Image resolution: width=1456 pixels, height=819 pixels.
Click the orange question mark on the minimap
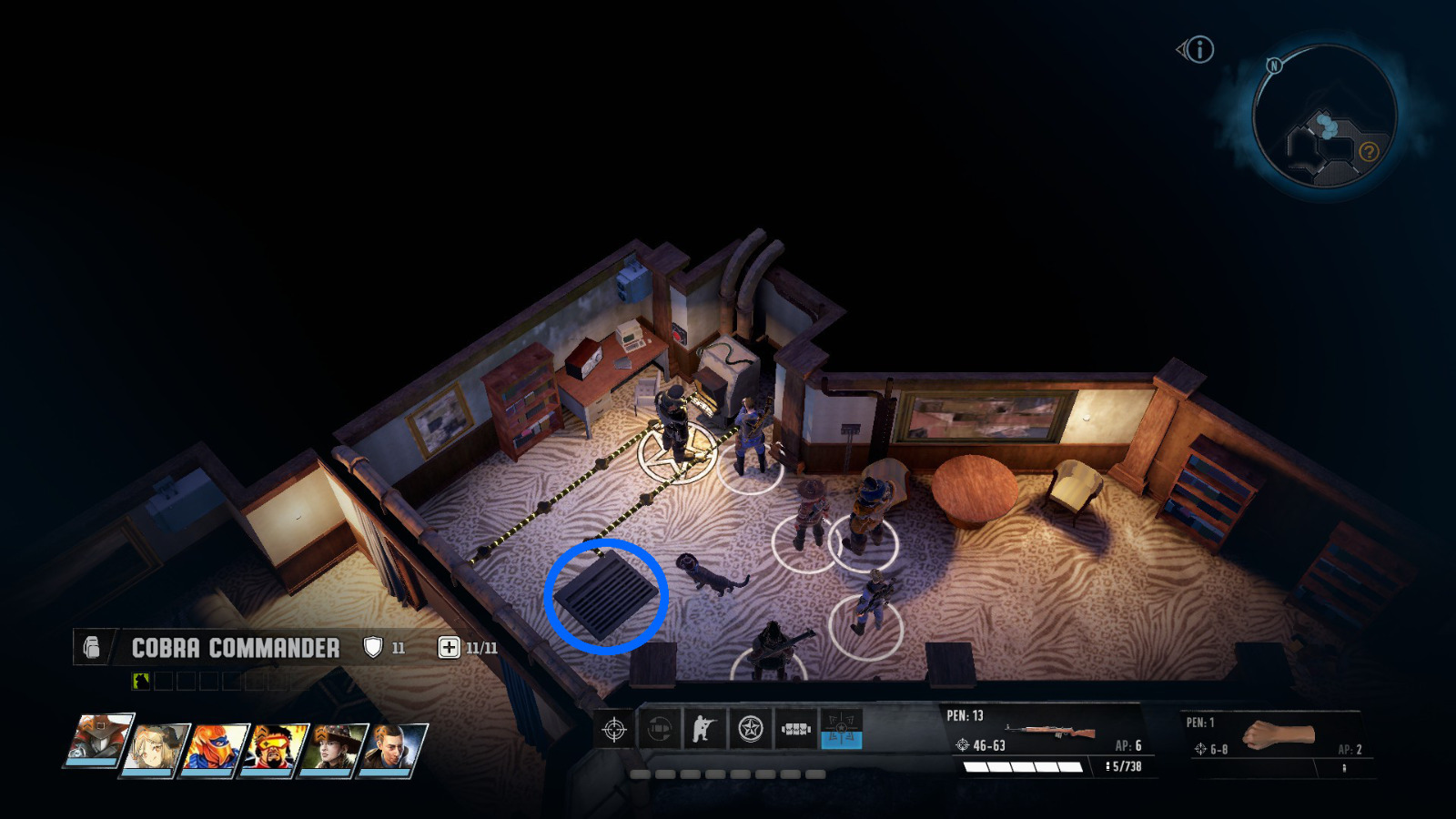point(1370,152)
